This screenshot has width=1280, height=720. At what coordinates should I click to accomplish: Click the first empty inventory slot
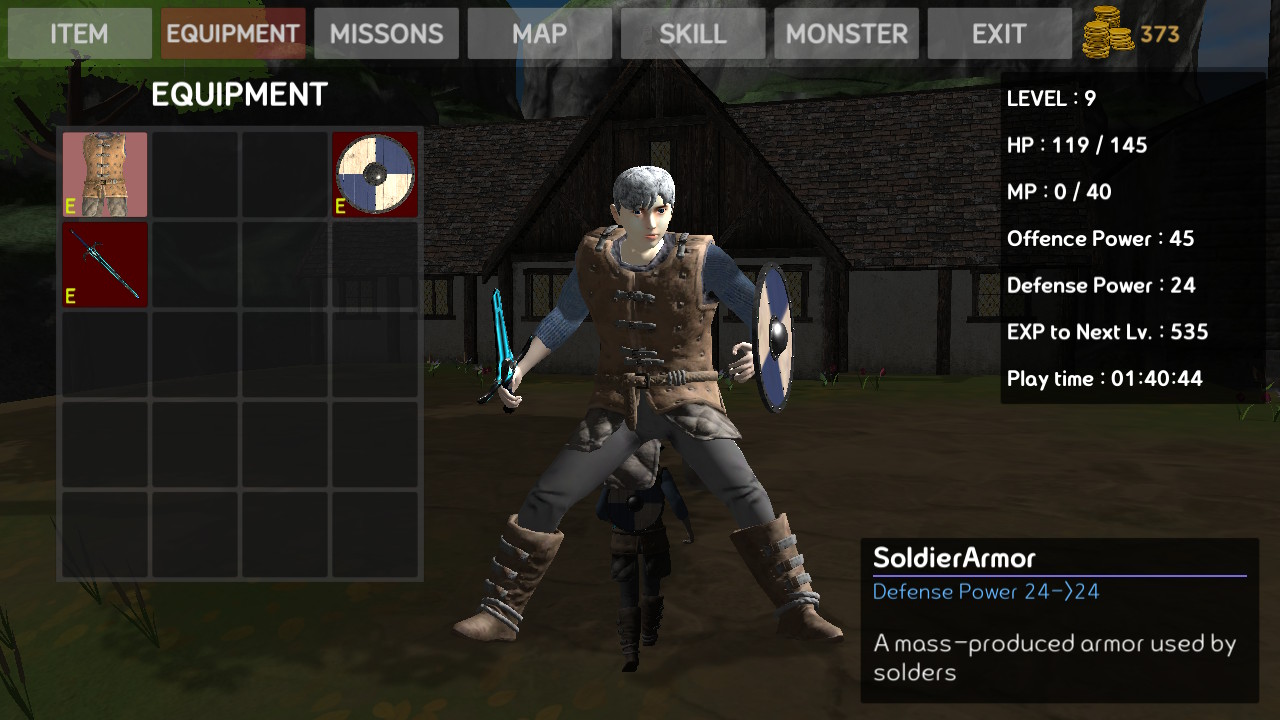click(x=194, y=174)
